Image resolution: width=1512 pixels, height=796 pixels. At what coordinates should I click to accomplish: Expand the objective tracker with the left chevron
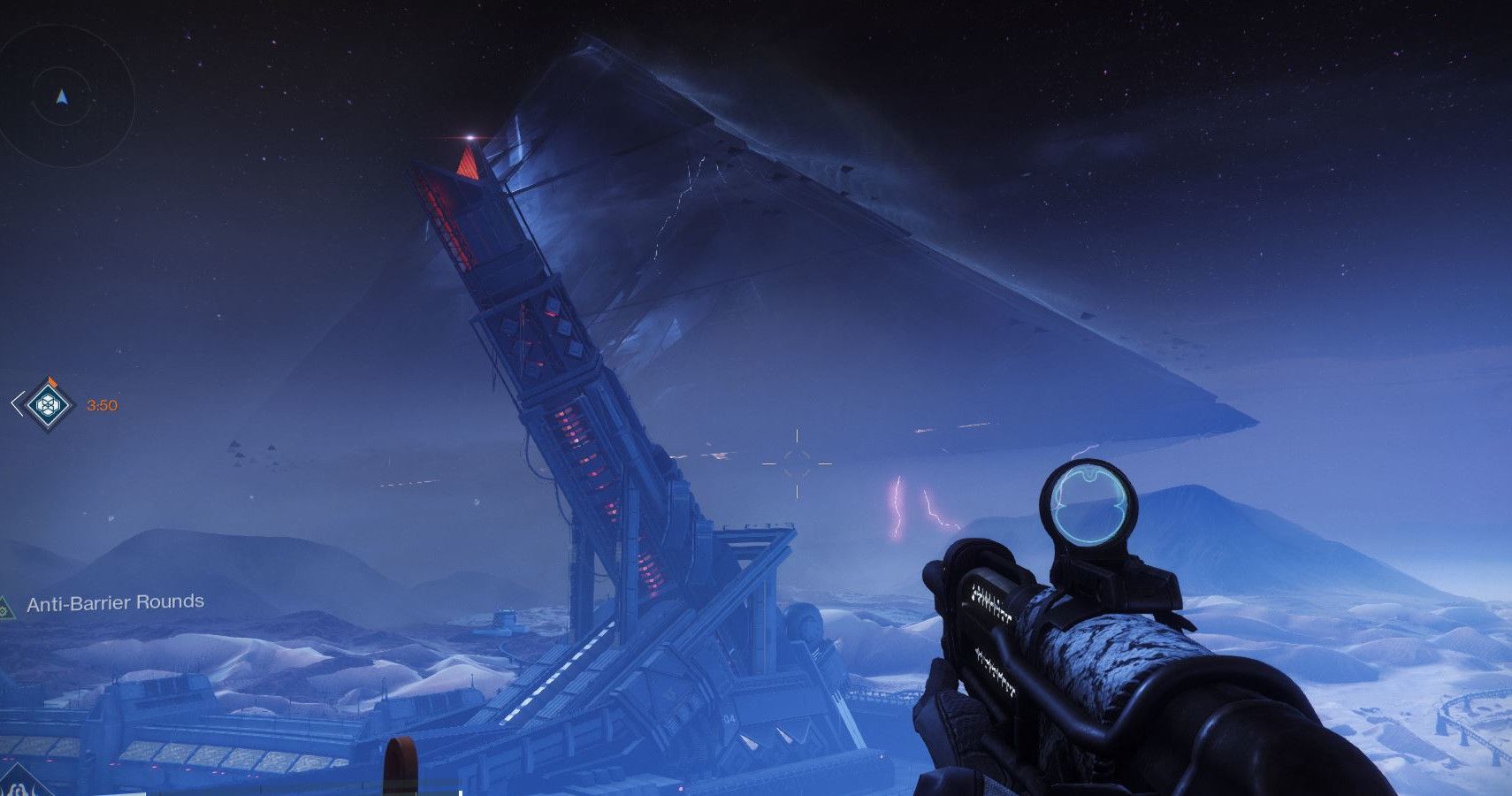pyautogui.click(x=18, y=403)
